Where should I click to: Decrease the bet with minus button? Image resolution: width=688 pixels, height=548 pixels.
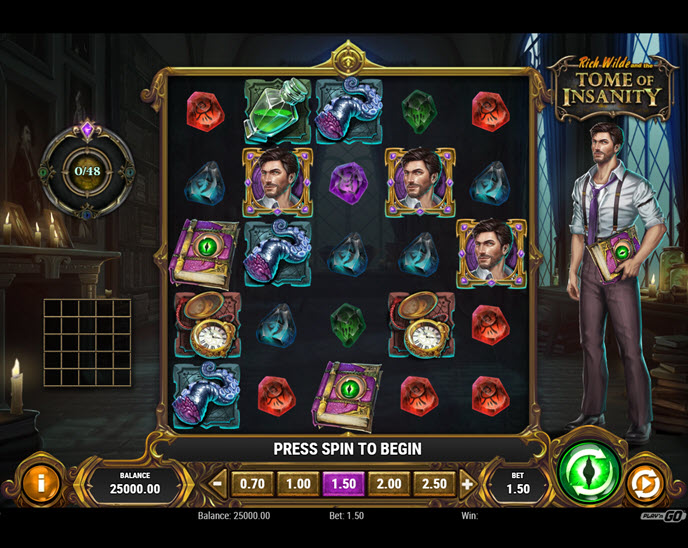218,484
